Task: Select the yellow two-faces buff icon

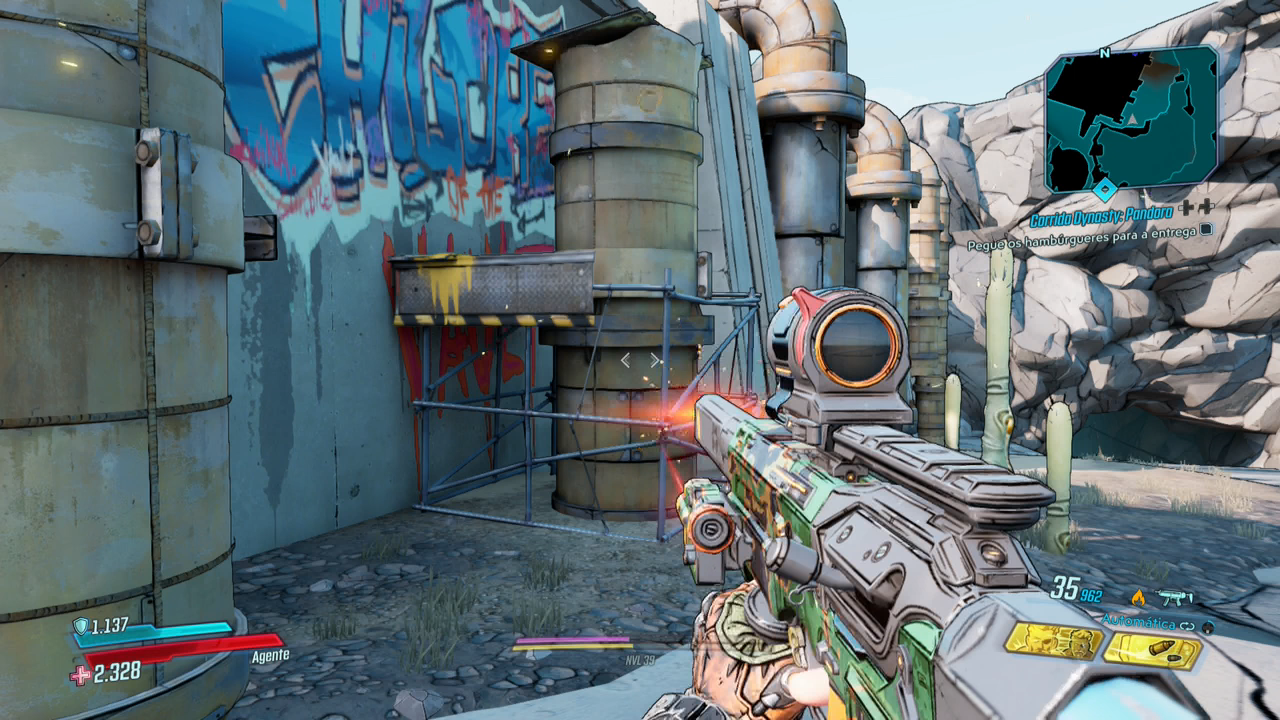Action: click(1053, 641)
